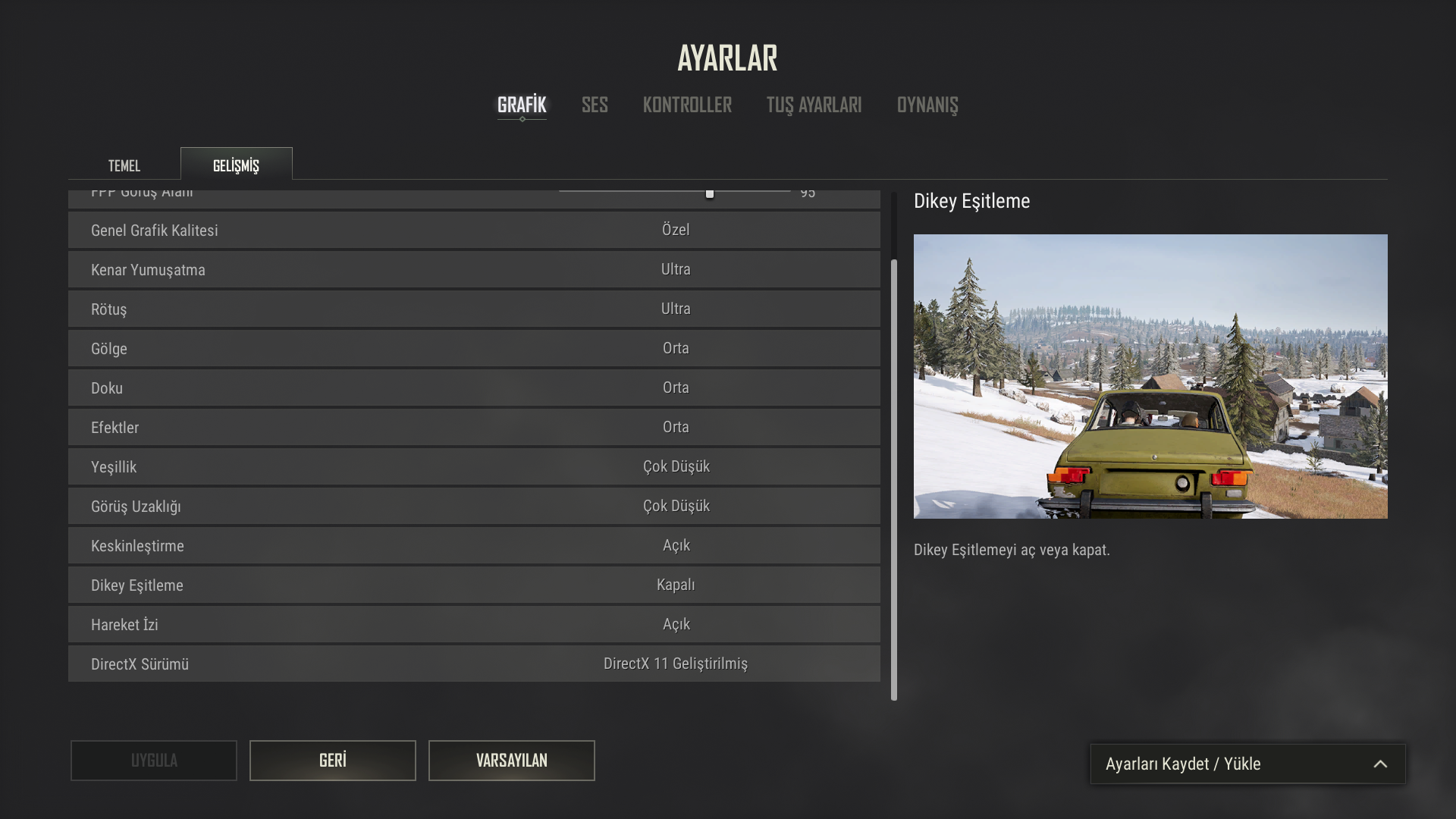Change the Rötuş quality option
Image resolution: width=1456 pixels, height=819 pixels.
(675, 309)
